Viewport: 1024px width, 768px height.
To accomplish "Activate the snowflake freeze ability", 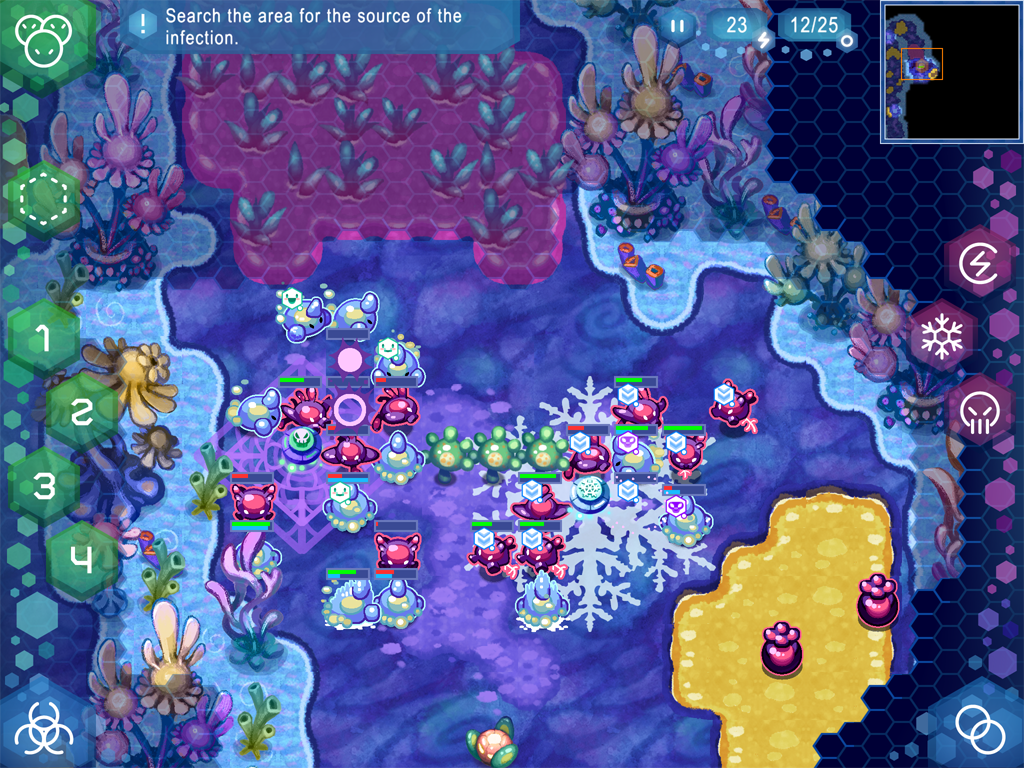I will (x=940, y=337).
